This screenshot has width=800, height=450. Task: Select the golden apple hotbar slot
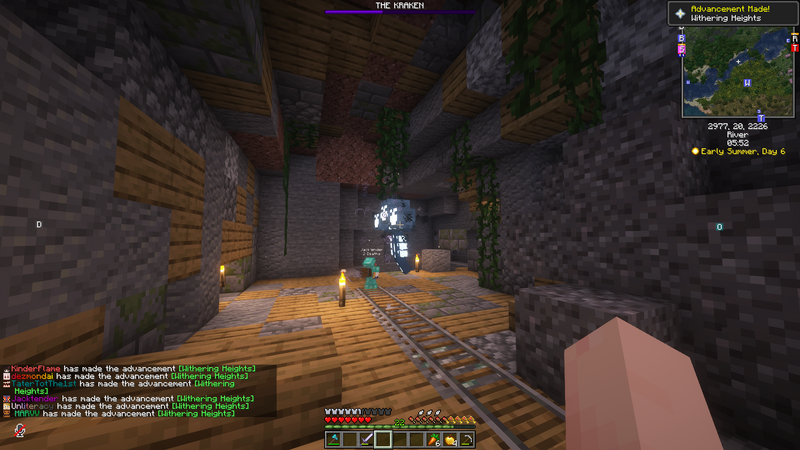tap(450, 439)
